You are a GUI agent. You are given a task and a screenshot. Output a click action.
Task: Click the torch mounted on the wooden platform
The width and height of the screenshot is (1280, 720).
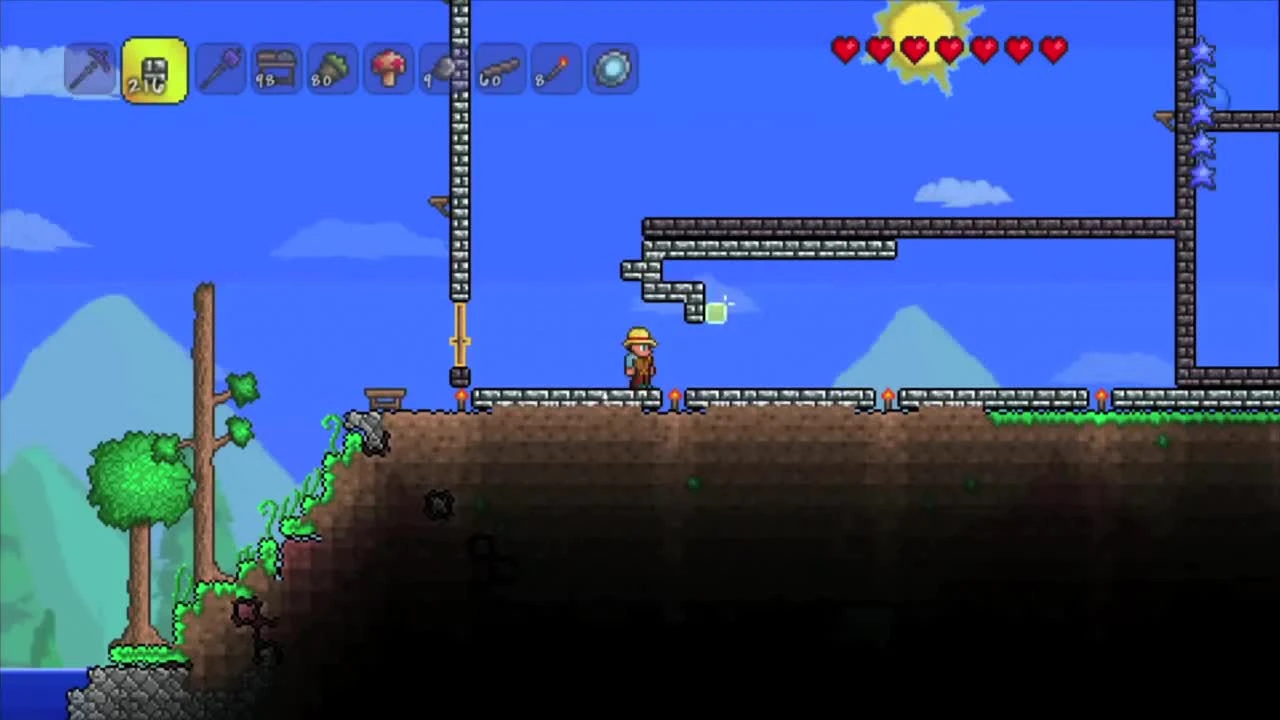coord(460,397)
